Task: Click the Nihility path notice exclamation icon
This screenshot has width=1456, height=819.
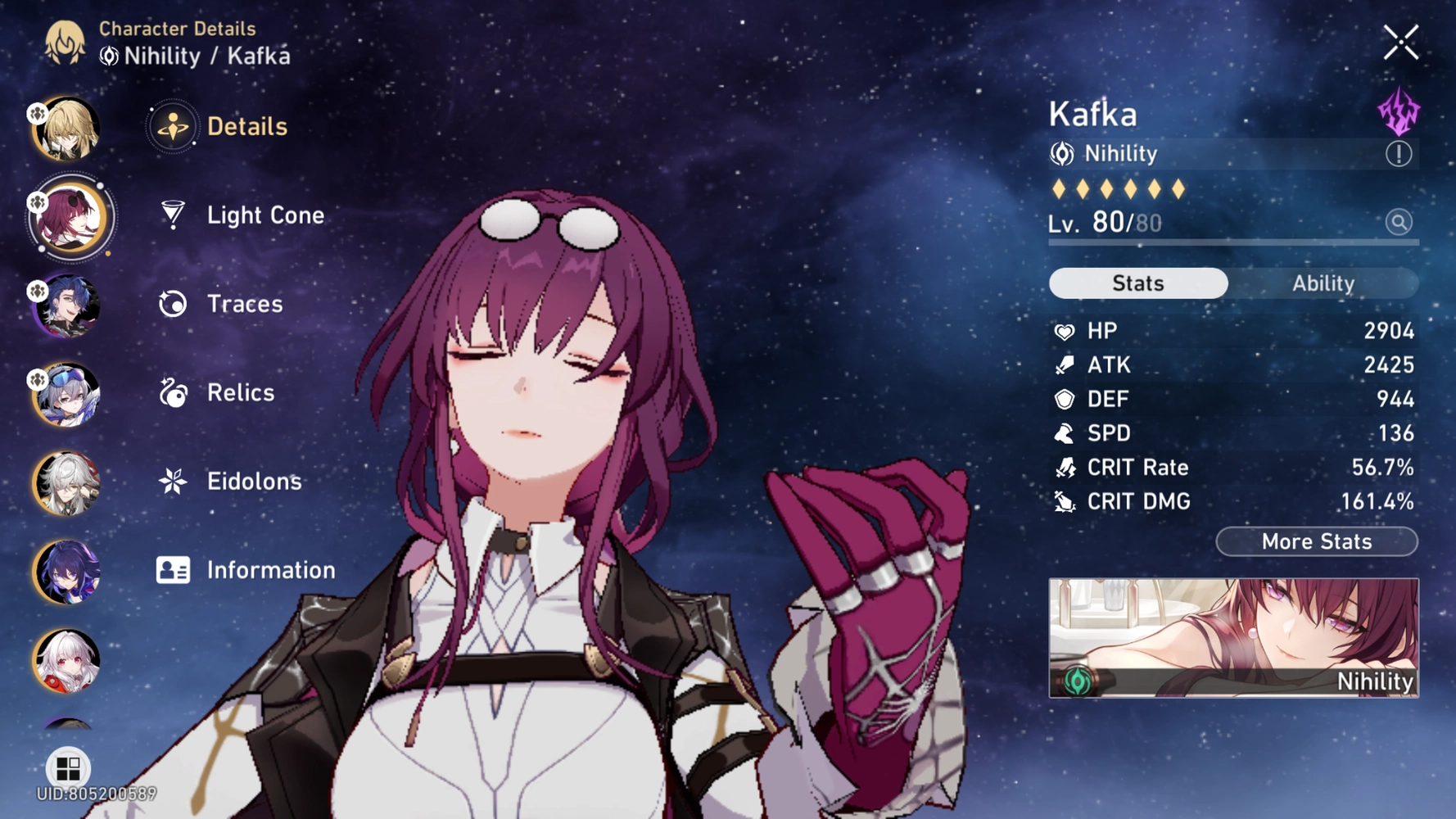Action: click(1399, 153)
